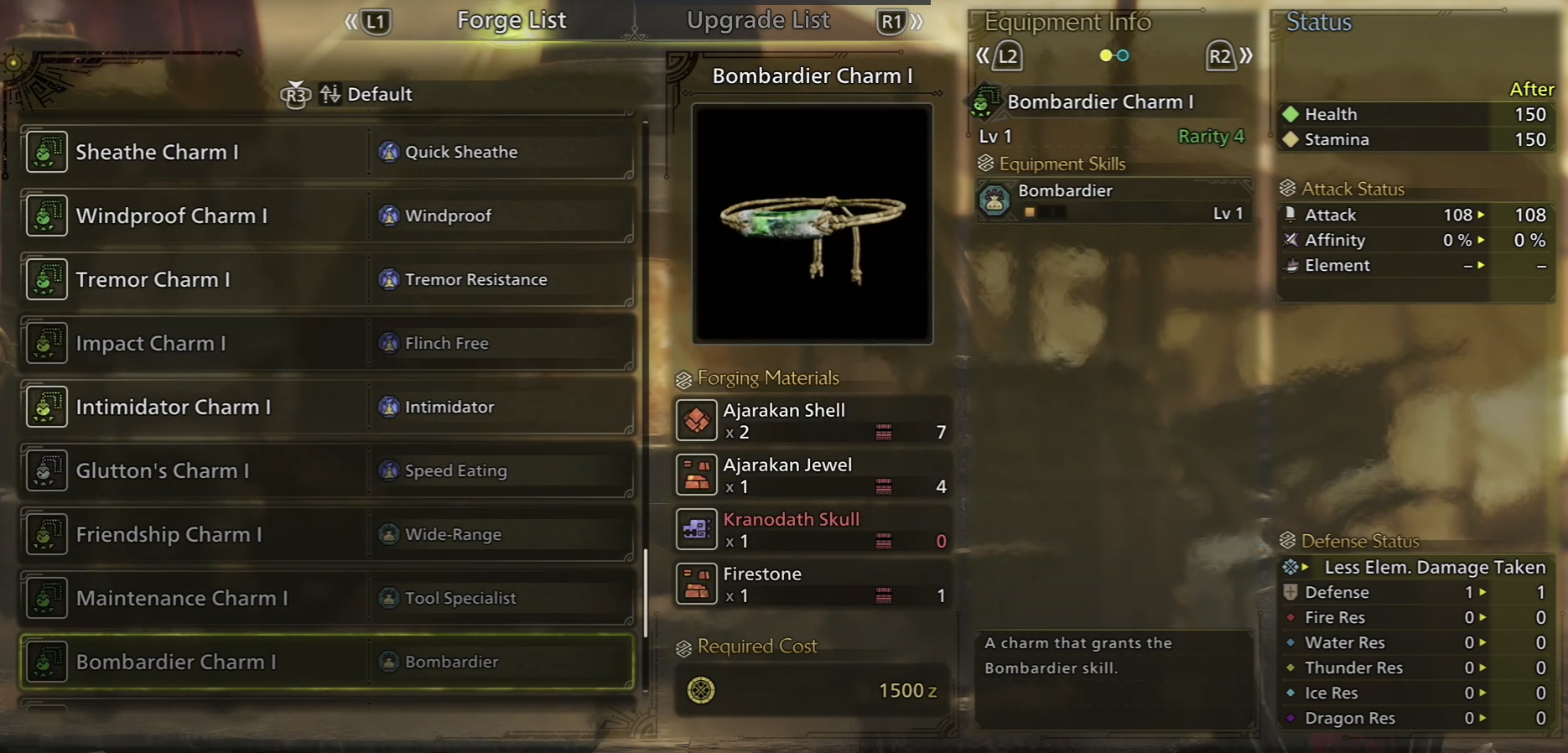Click the R2 forward chevron in Equipment Info
1568x753 pixels.
(1220, 56)
